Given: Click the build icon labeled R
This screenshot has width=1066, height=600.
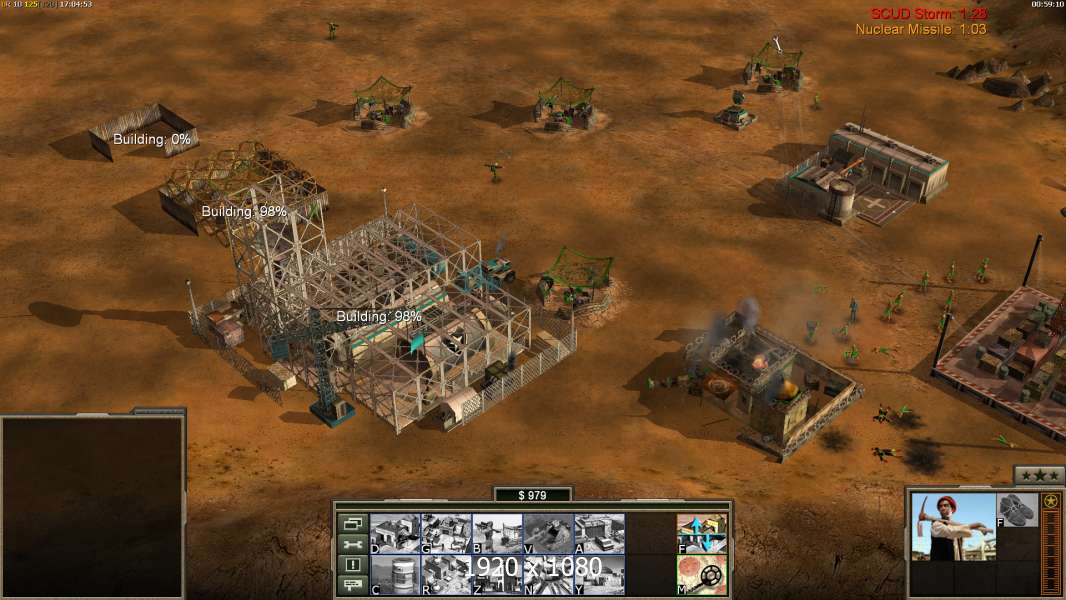Looking at the screenshot, I should click(x=446, y=575).
